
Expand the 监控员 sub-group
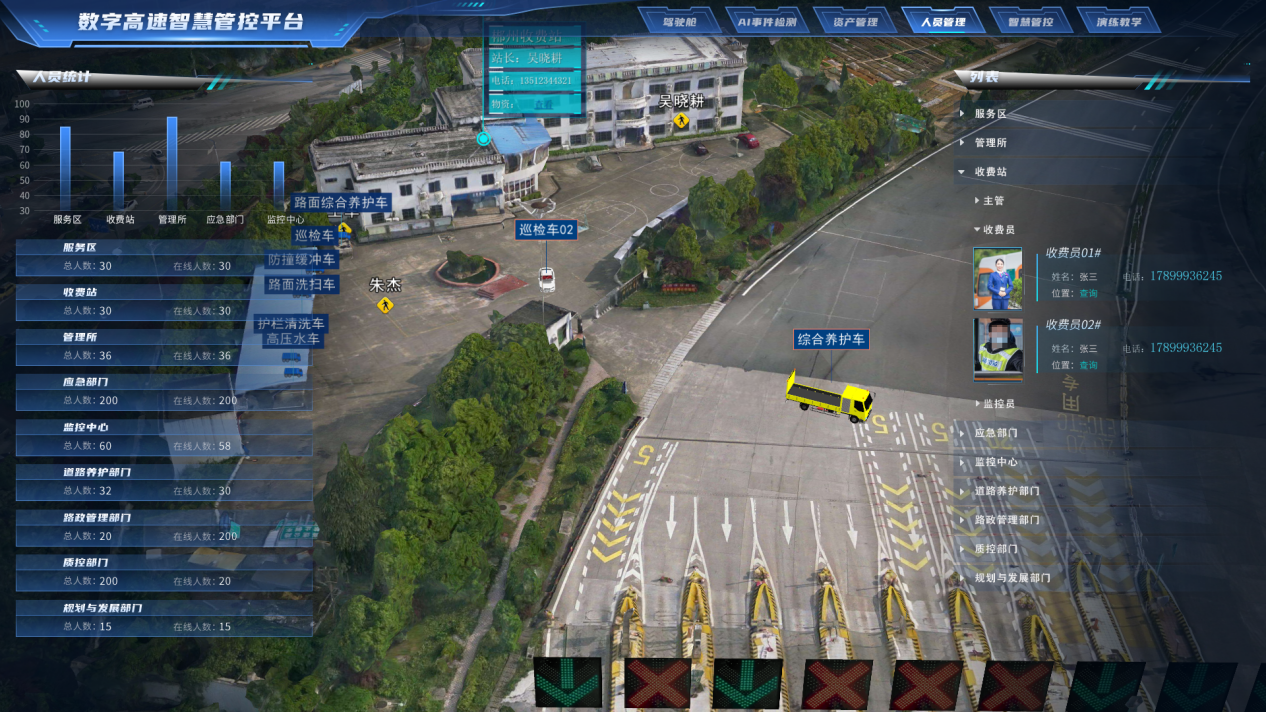point(998,404)
